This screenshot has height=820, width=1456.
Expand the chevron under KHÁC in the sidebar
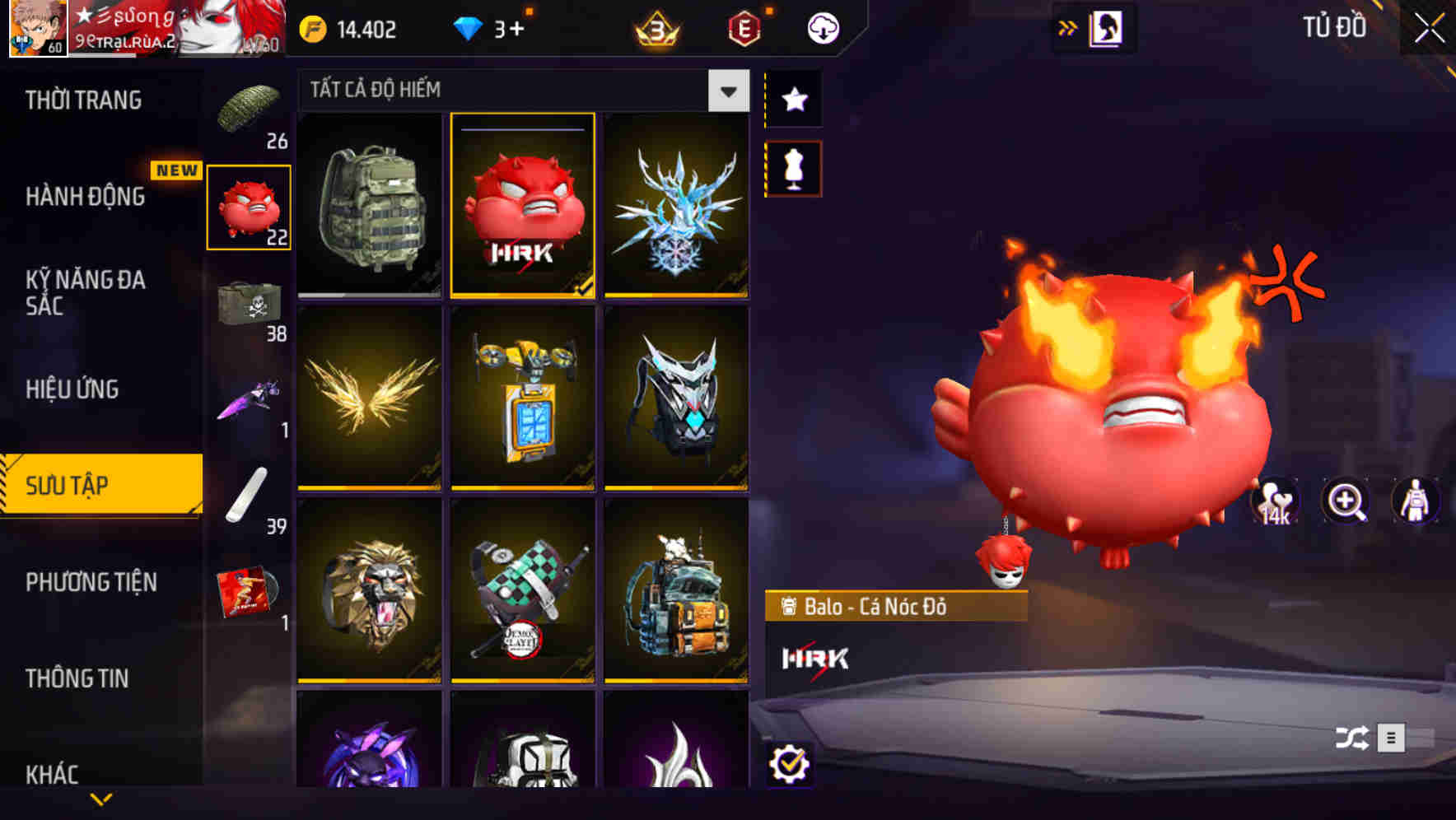(x=100, y=797)
